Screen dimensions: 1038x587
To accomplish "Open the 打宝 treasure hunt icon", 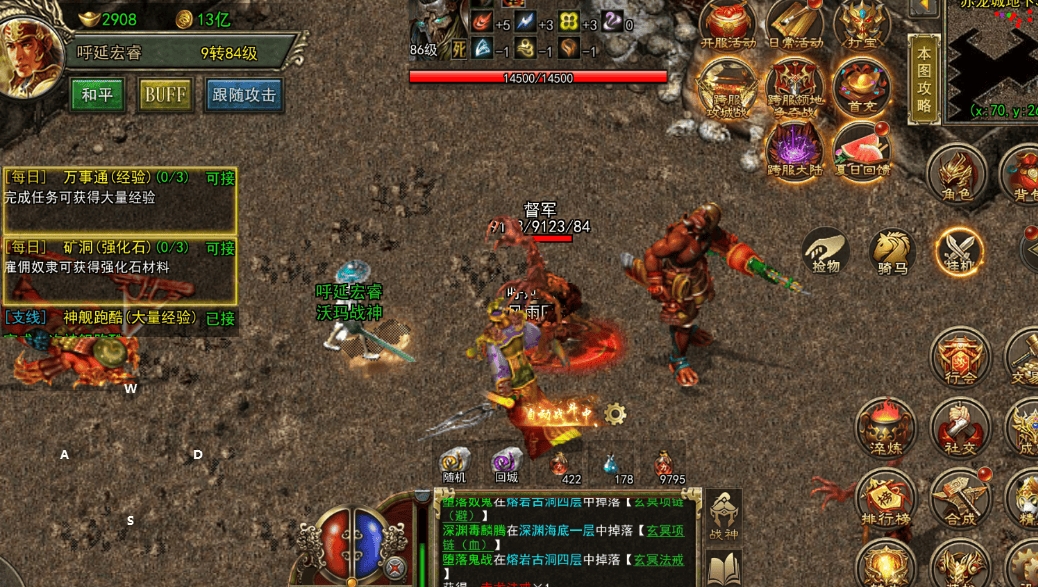I will pos(861,26).
